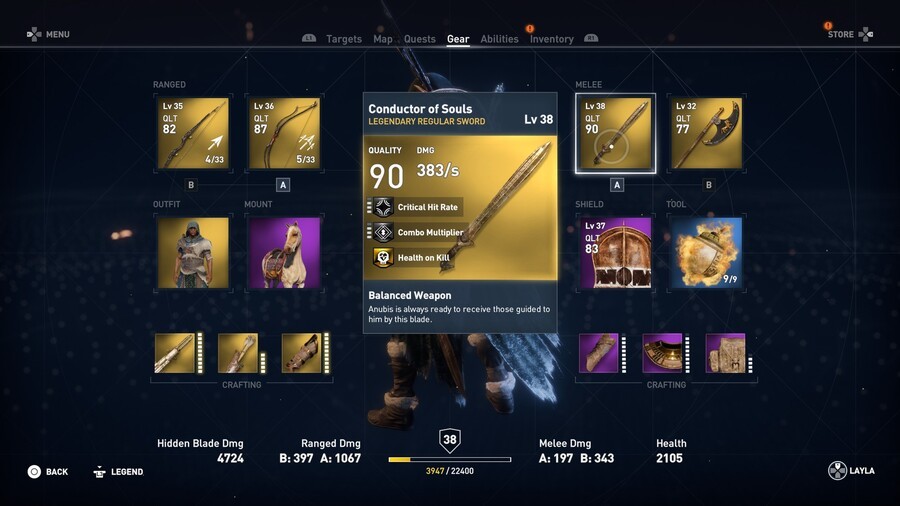Pick the level 32 axe melee slot
Viewport: 900px width, 506px height.
pyautogui.click(x=706, y=133)
